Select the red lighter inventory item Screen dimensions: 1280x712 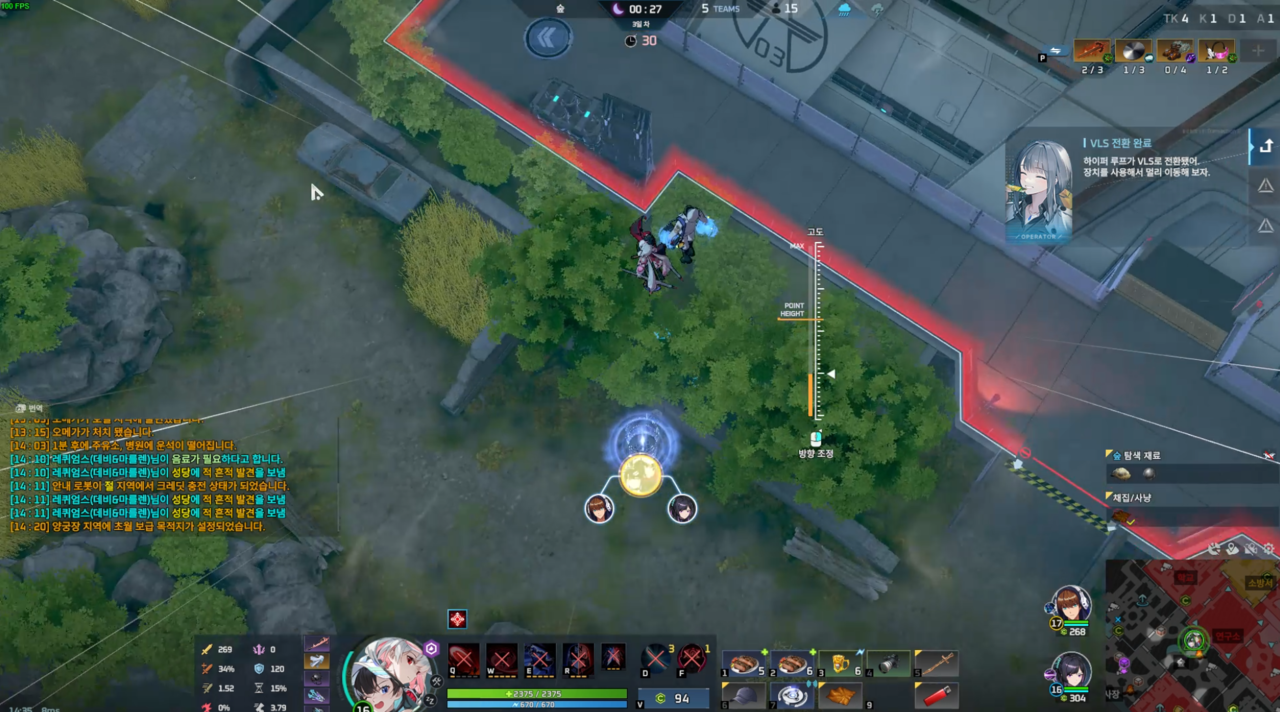[937, 696]
